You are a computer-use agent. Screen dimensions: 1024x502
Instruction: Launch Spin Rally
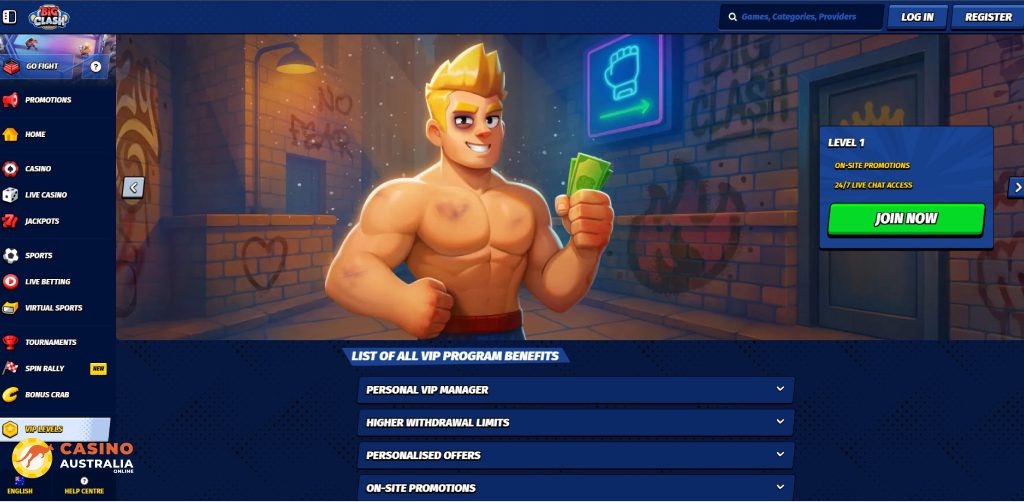pos(44,368)
